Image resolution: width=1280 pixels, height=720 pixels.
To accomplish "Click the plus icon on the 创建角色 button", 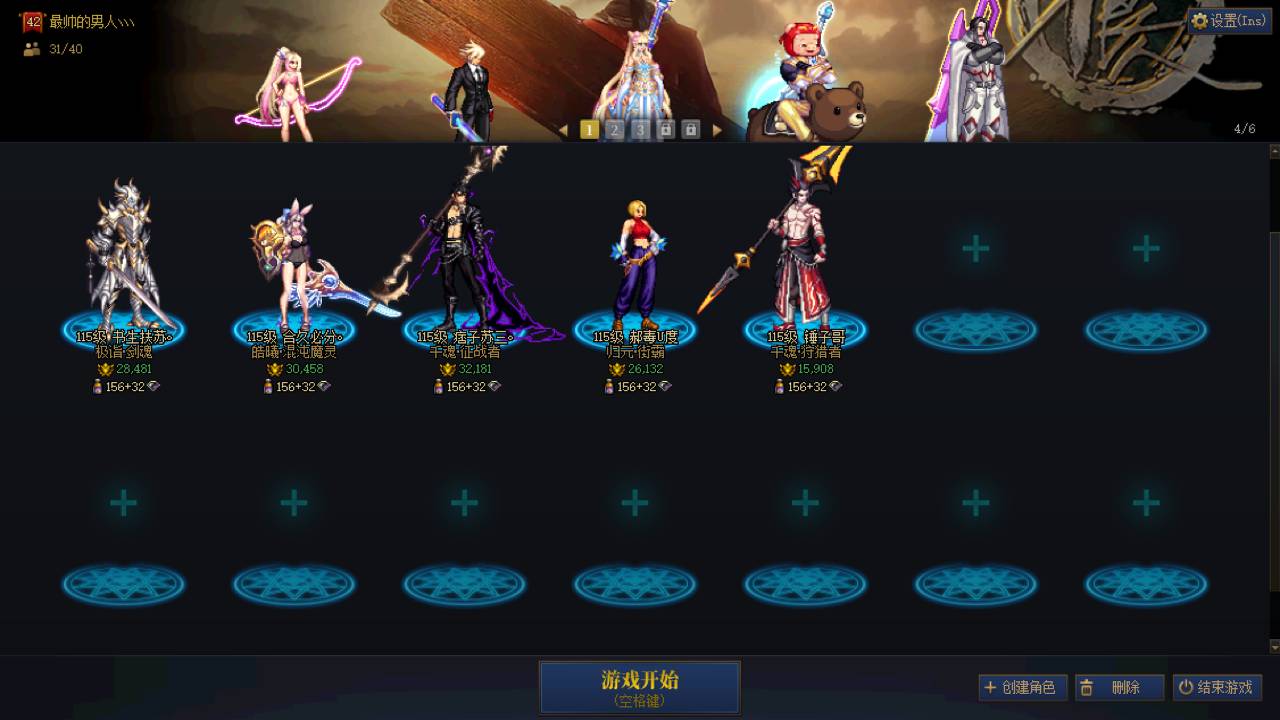I will pos(988,687).
